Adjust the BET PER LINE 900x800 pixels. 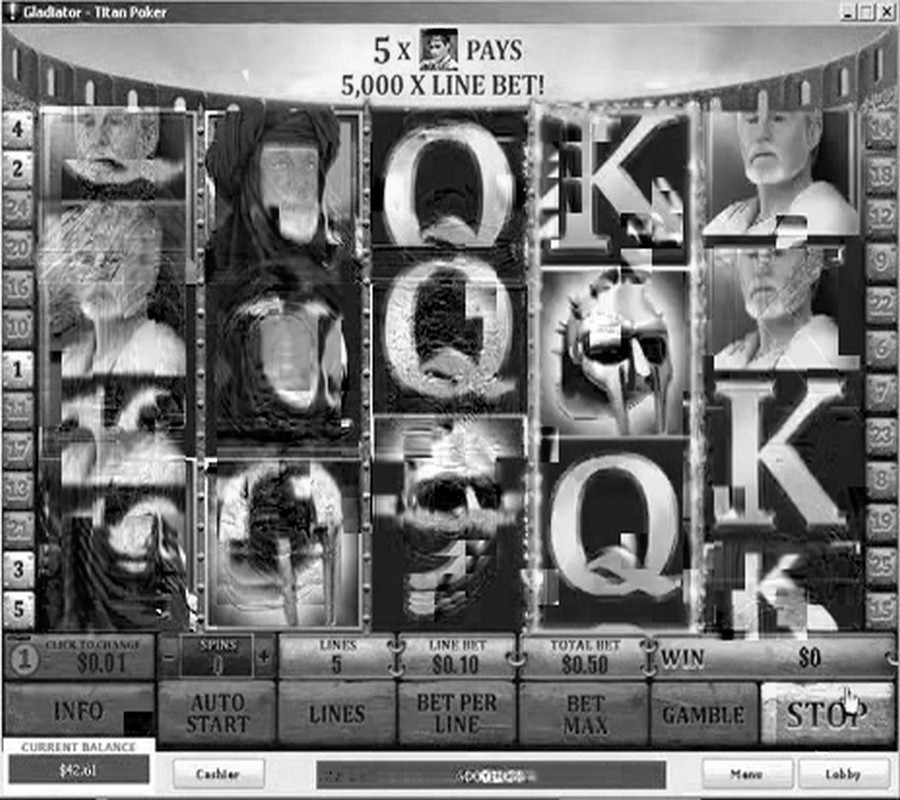[457, 713]
